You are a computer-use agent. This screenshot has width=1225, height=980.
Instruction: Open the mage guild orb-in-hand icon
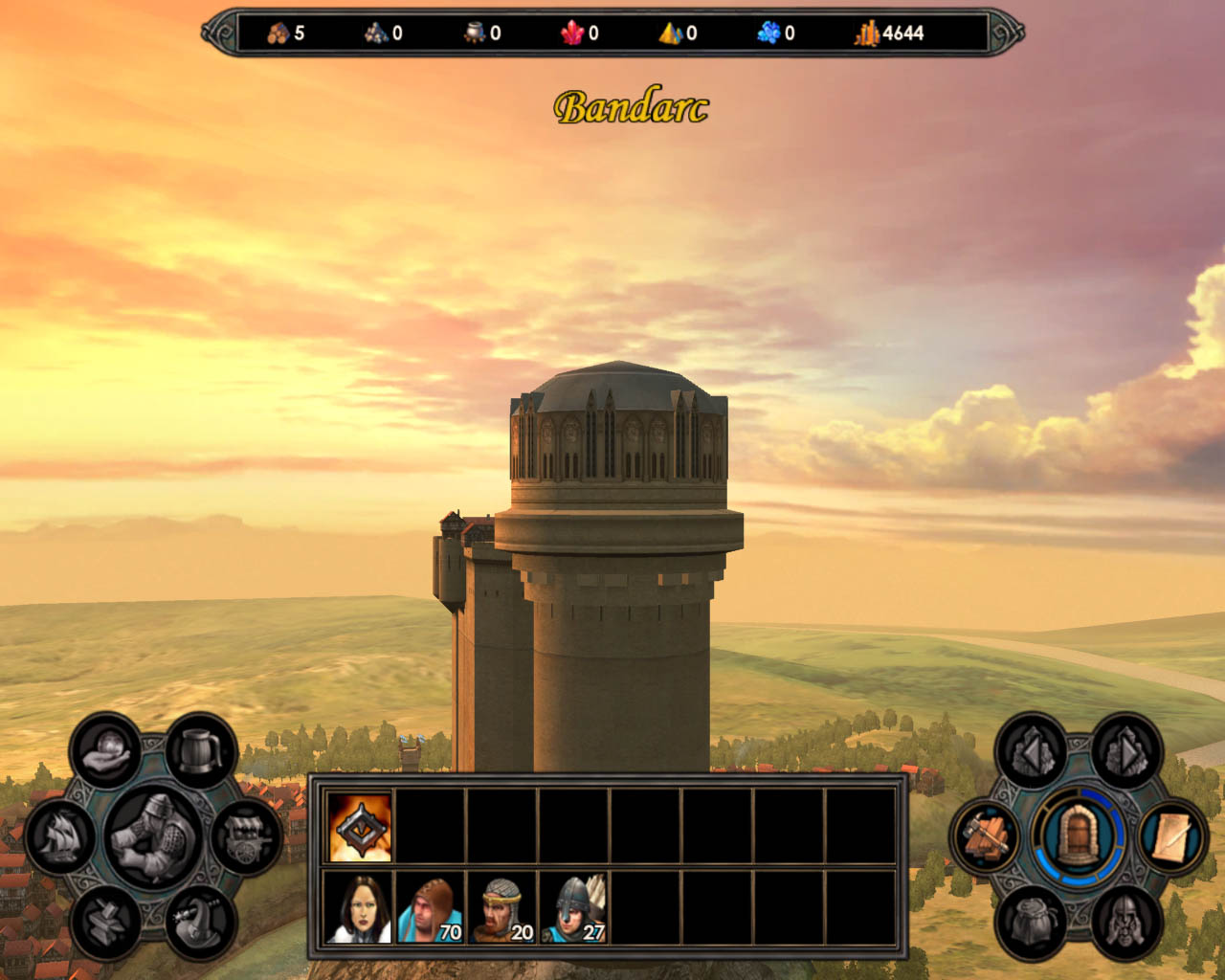[x=107, y=751]
